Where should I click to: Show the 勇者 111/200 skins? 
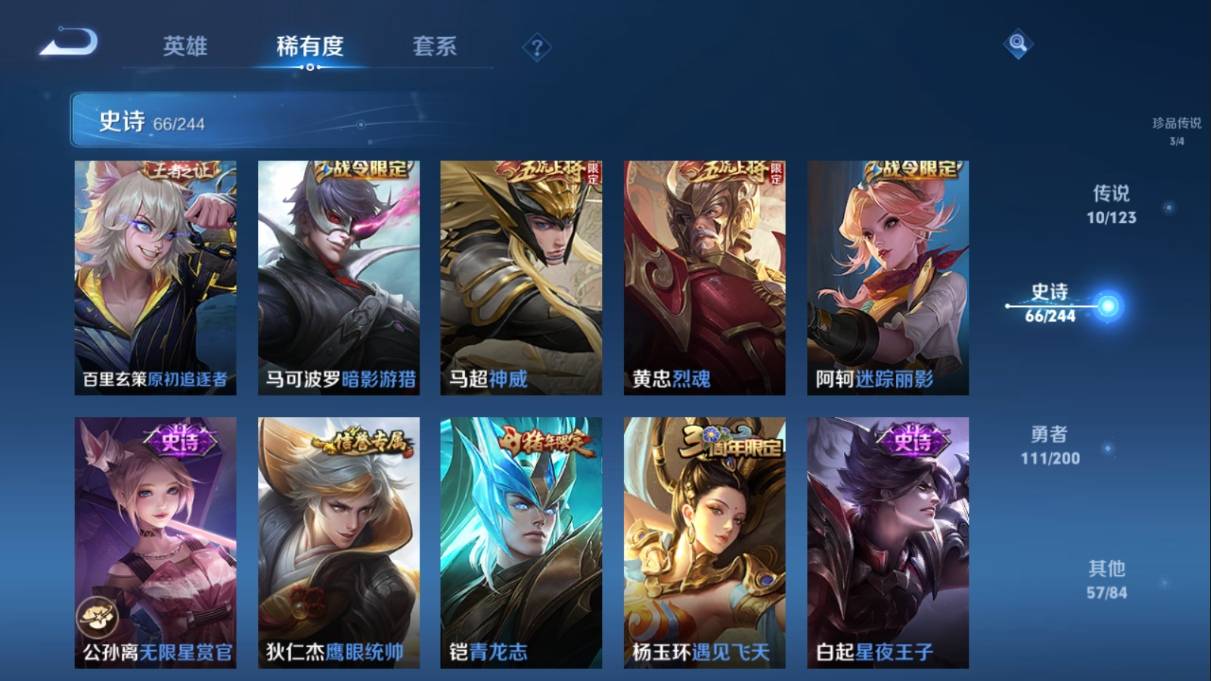pyautogui.click(x=1050, y=445)
